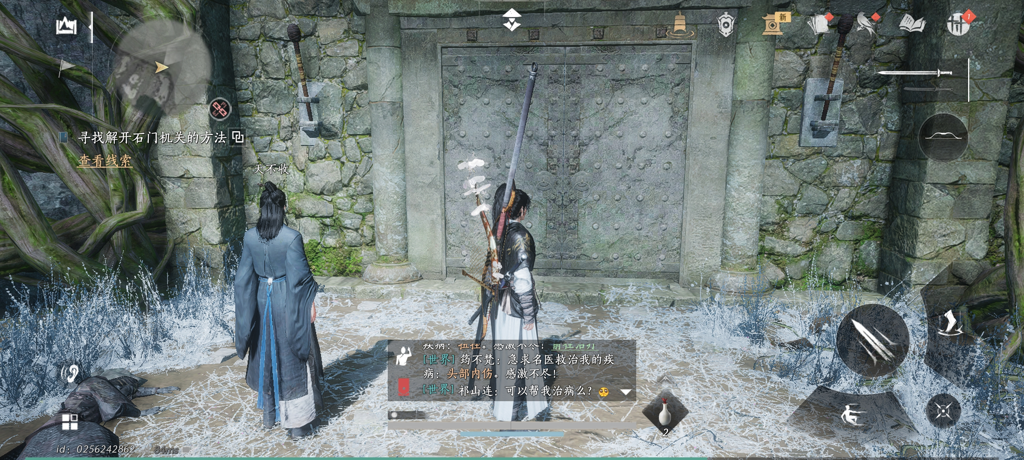The height and width of the screenshot is (460, 1024).
Task: Open the open-book journal icon
Action: (912, 23)
